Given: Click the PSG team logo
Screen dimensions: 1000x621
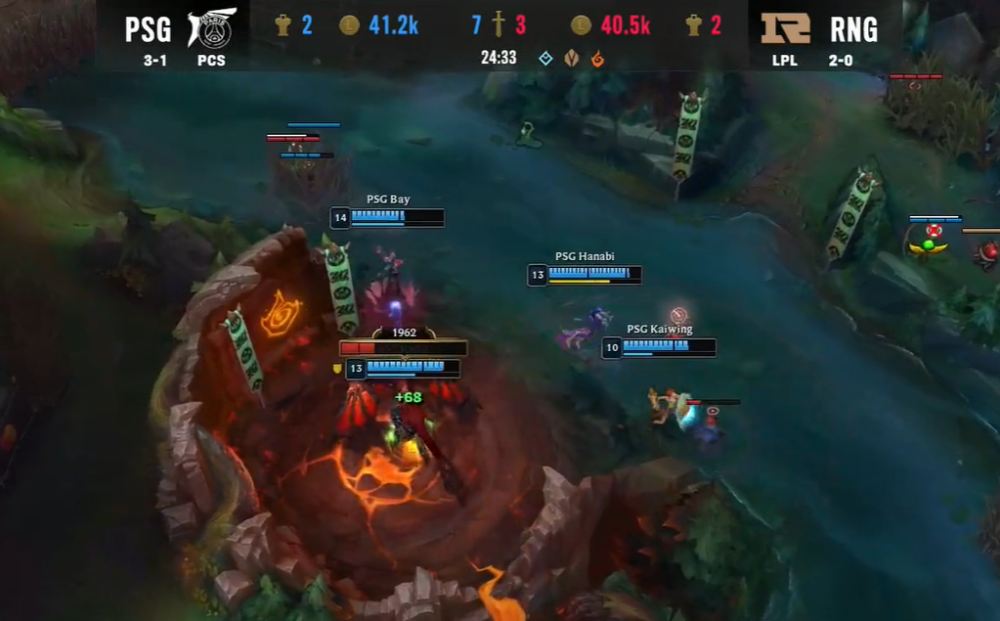Looking at the screenshot, I should point(211,28).
